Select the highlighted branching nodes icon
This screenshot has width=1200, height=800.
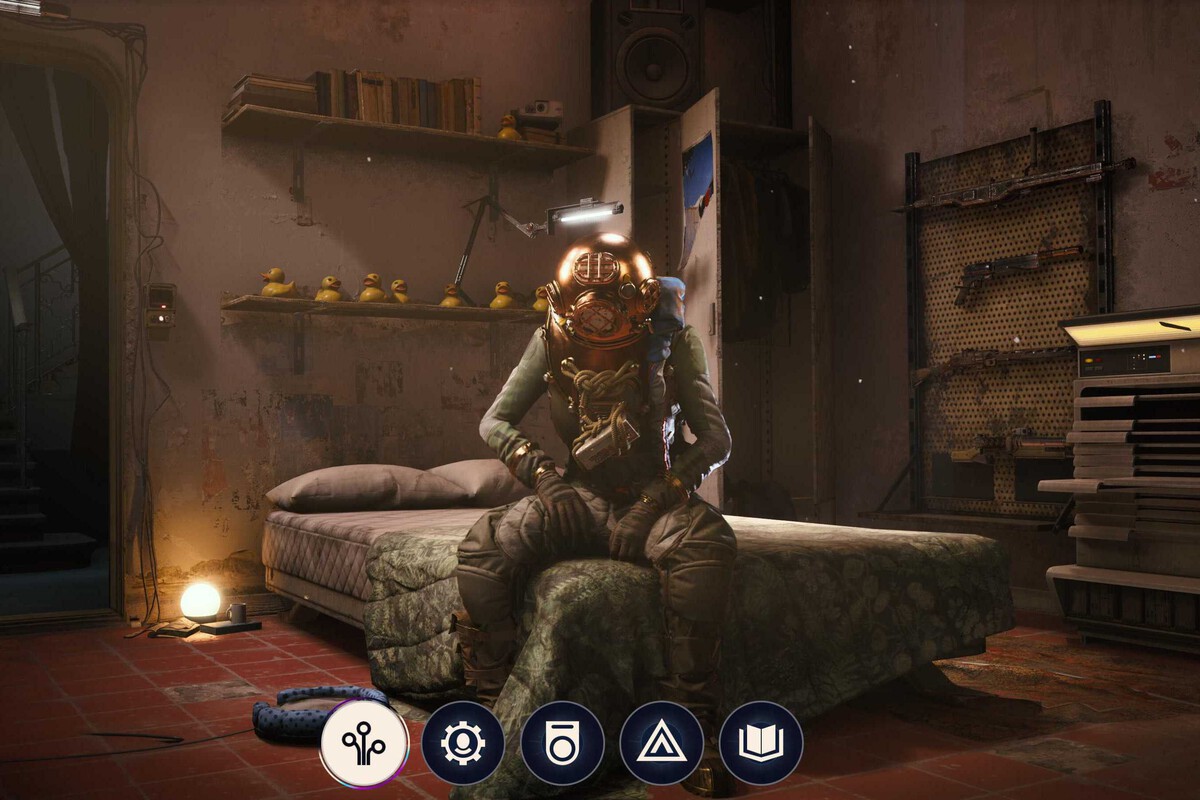click(364, 743)
